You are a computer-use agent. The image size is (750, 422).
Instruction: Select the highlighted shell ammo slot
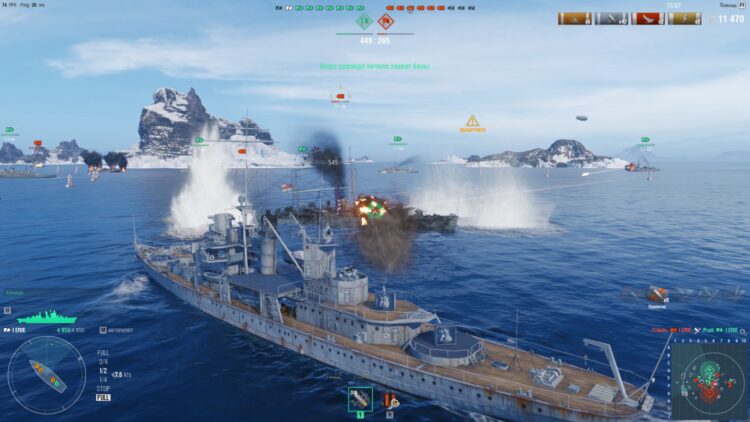click(x=360, y=399)
